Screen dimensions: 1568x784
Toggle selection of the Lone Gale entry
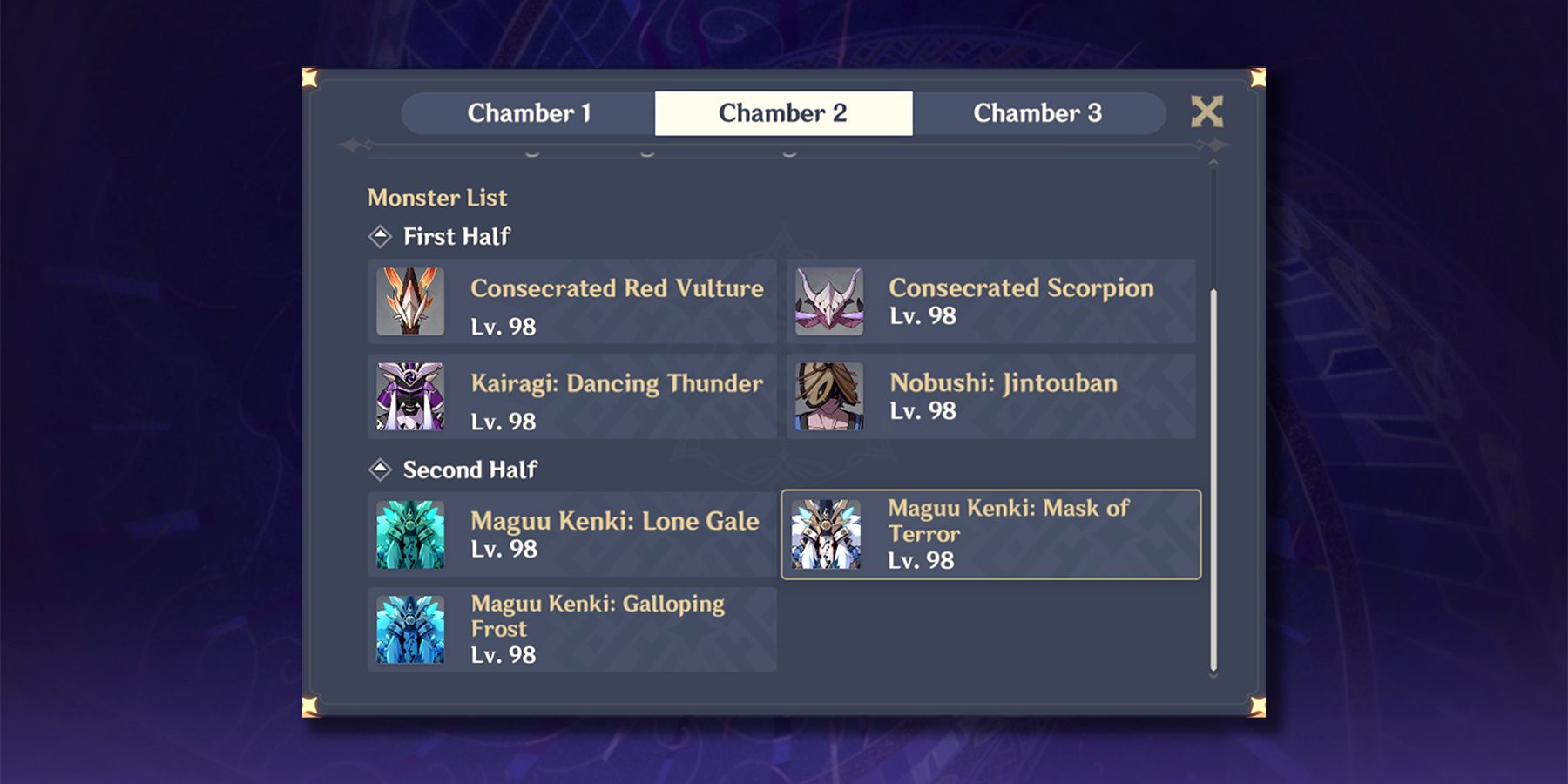pyautogui.click(x=571, y=533)
